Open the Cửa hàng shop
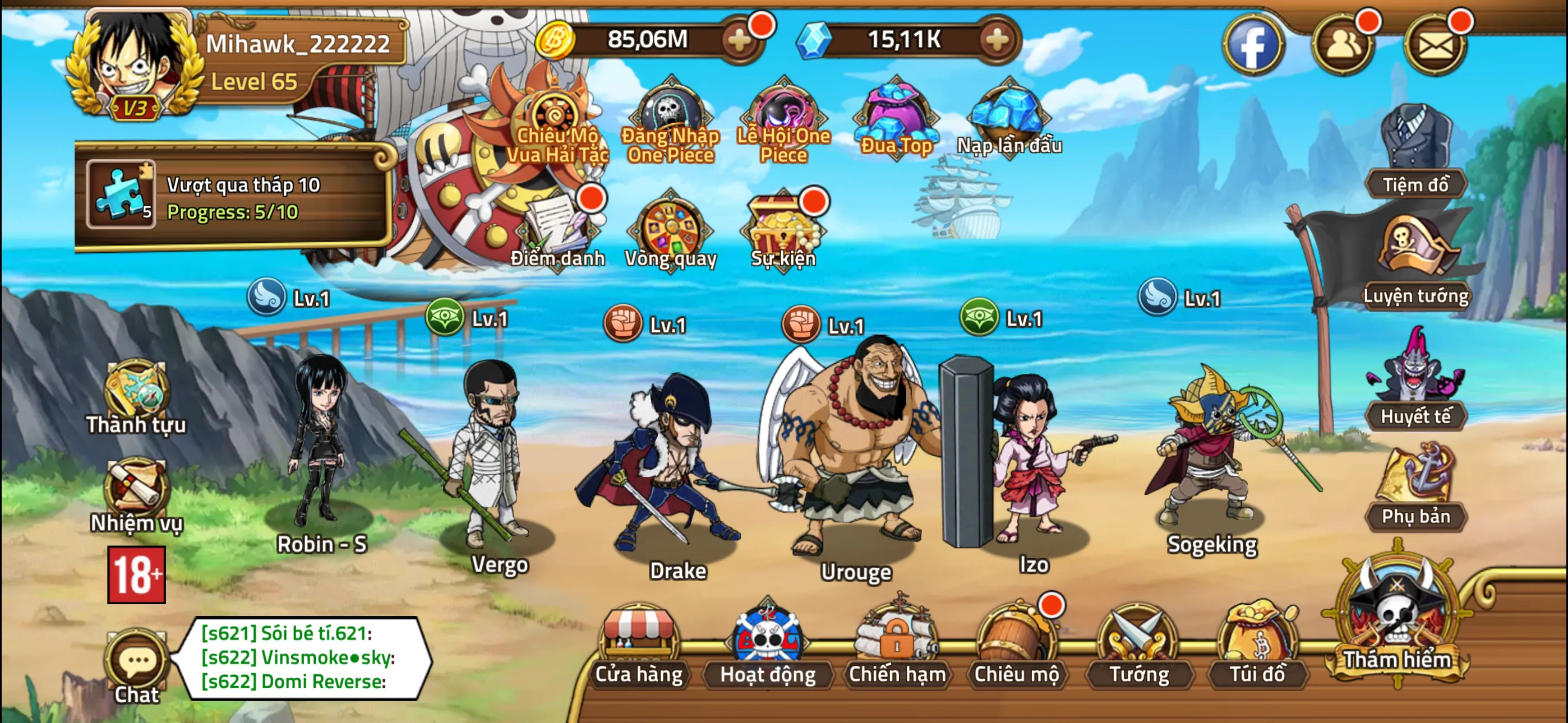Screen dimensions: 1568x723 tap(639, 645)
